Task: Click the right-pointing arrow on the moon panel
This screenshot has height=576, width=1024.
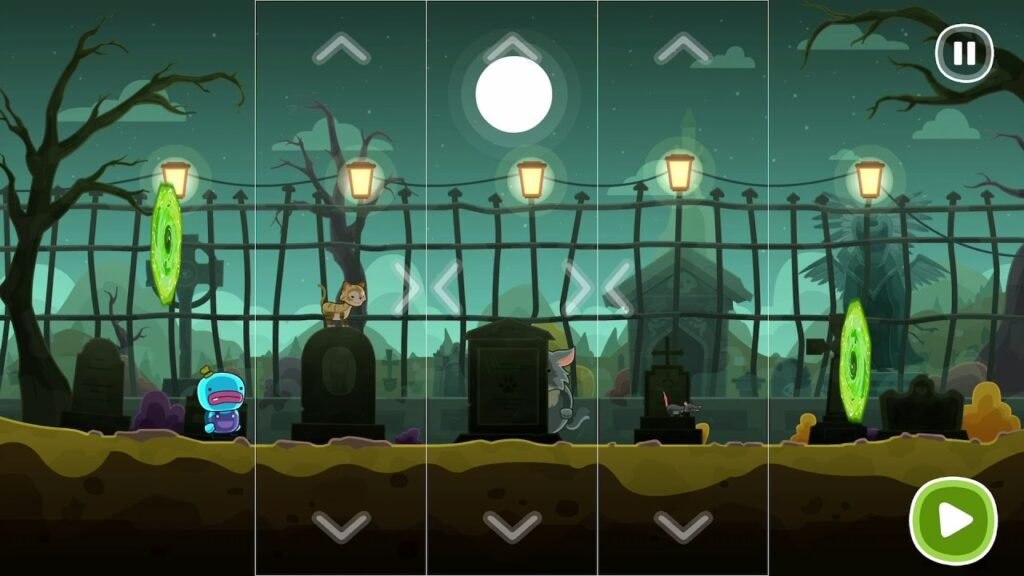Action: [577, 288]
